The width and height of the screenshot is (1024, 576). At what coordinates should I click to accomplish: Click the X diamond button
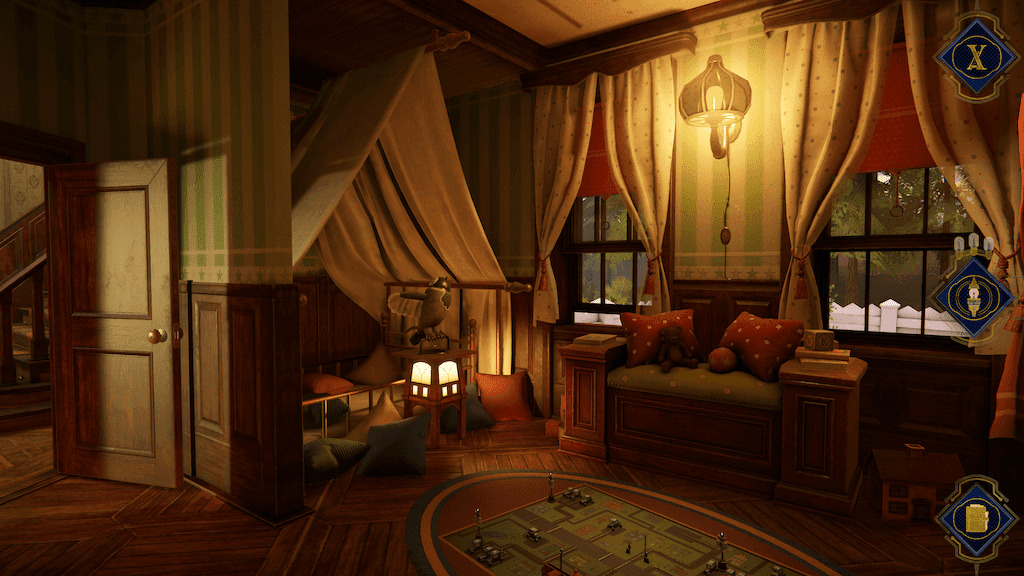pyautogui.click(x=976, y=55)
